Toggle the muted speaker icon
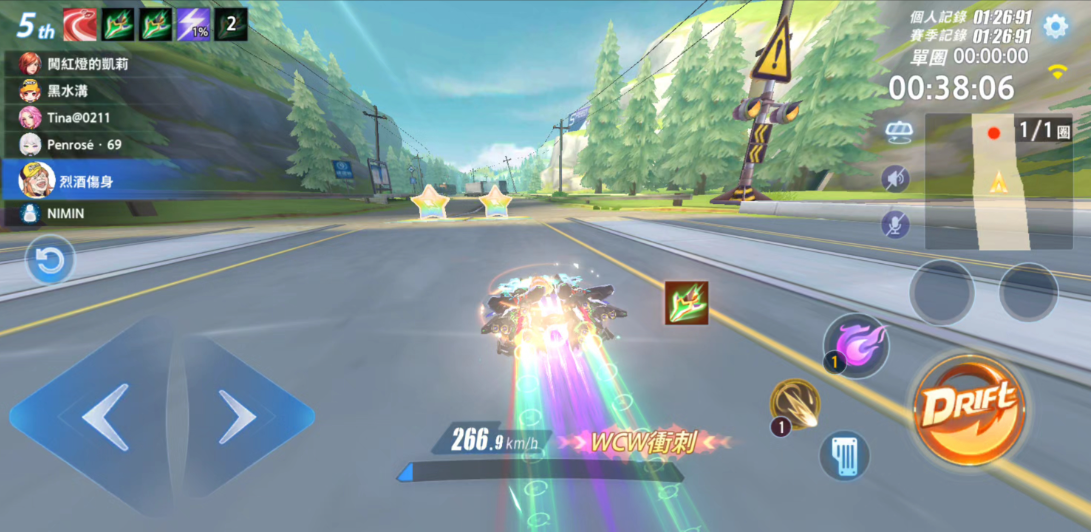The image size is (1091, 532). pyautogui.click(x=895, y=179)
